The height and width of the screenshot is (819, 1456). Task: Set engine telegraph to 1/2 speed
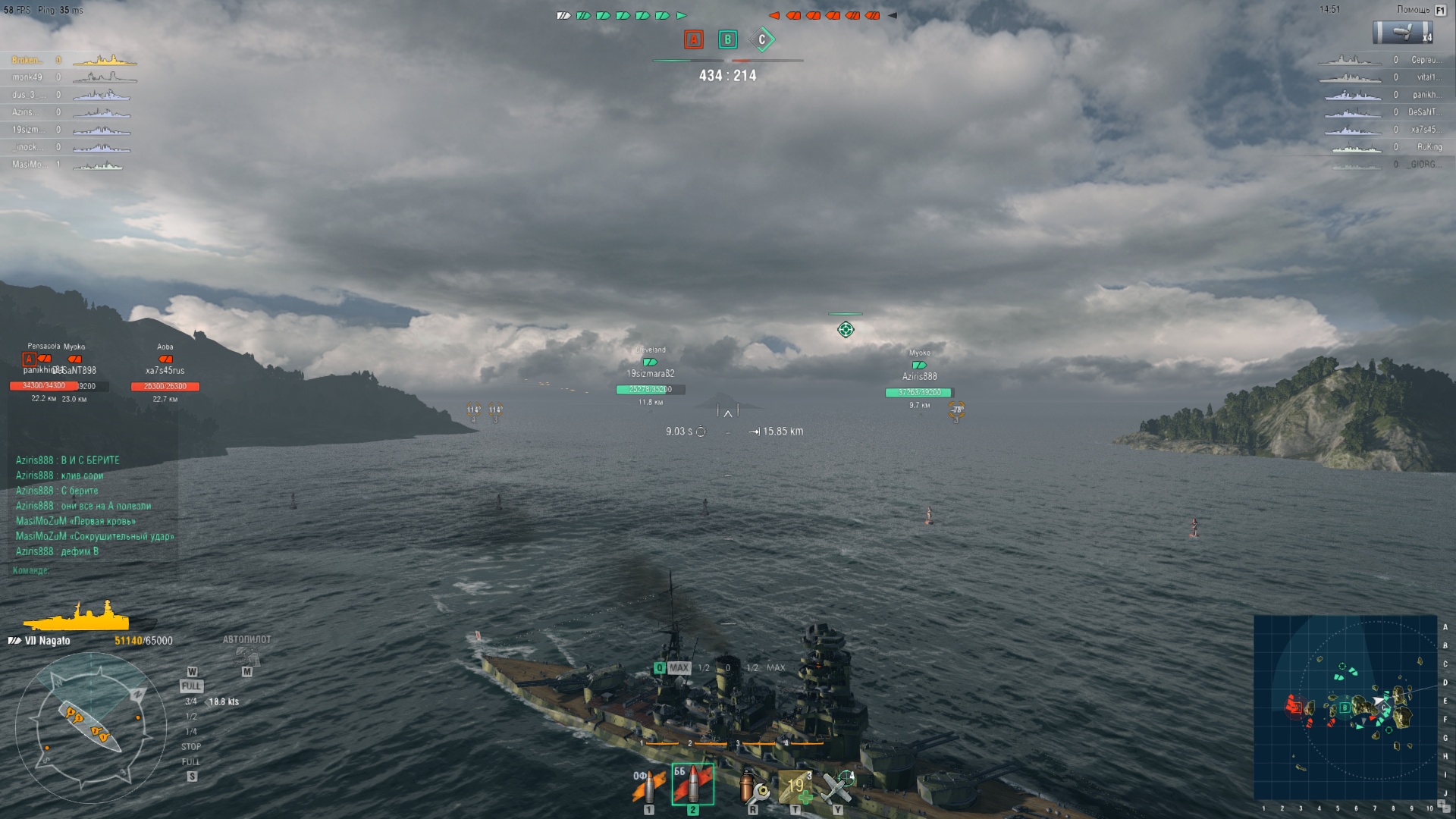pos(191,717)
